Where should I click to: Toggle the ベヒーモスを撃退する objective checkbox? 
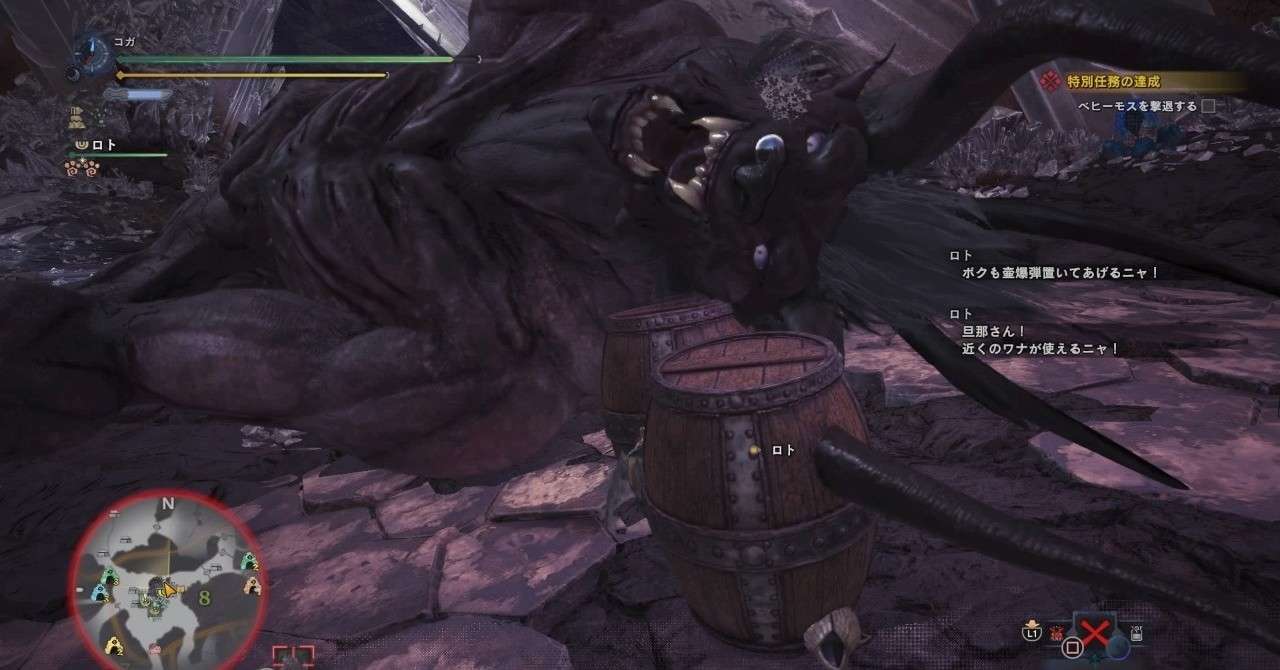pos(1208,106)
